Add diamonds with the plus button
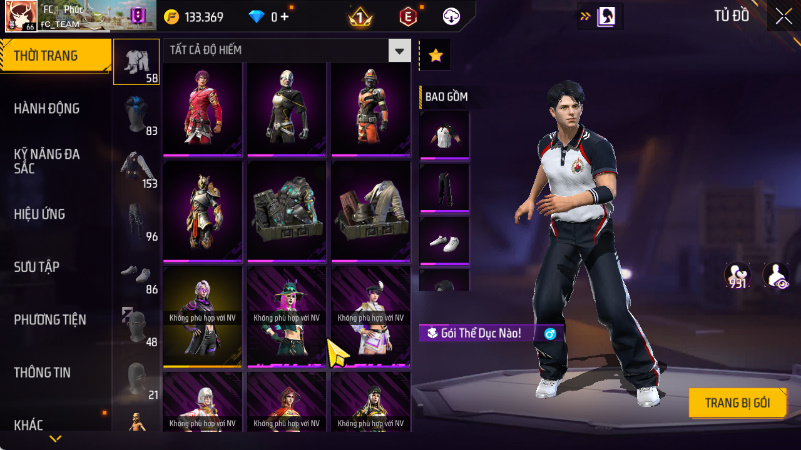Screen dimensions: 801x450 (x=285, y=17)
